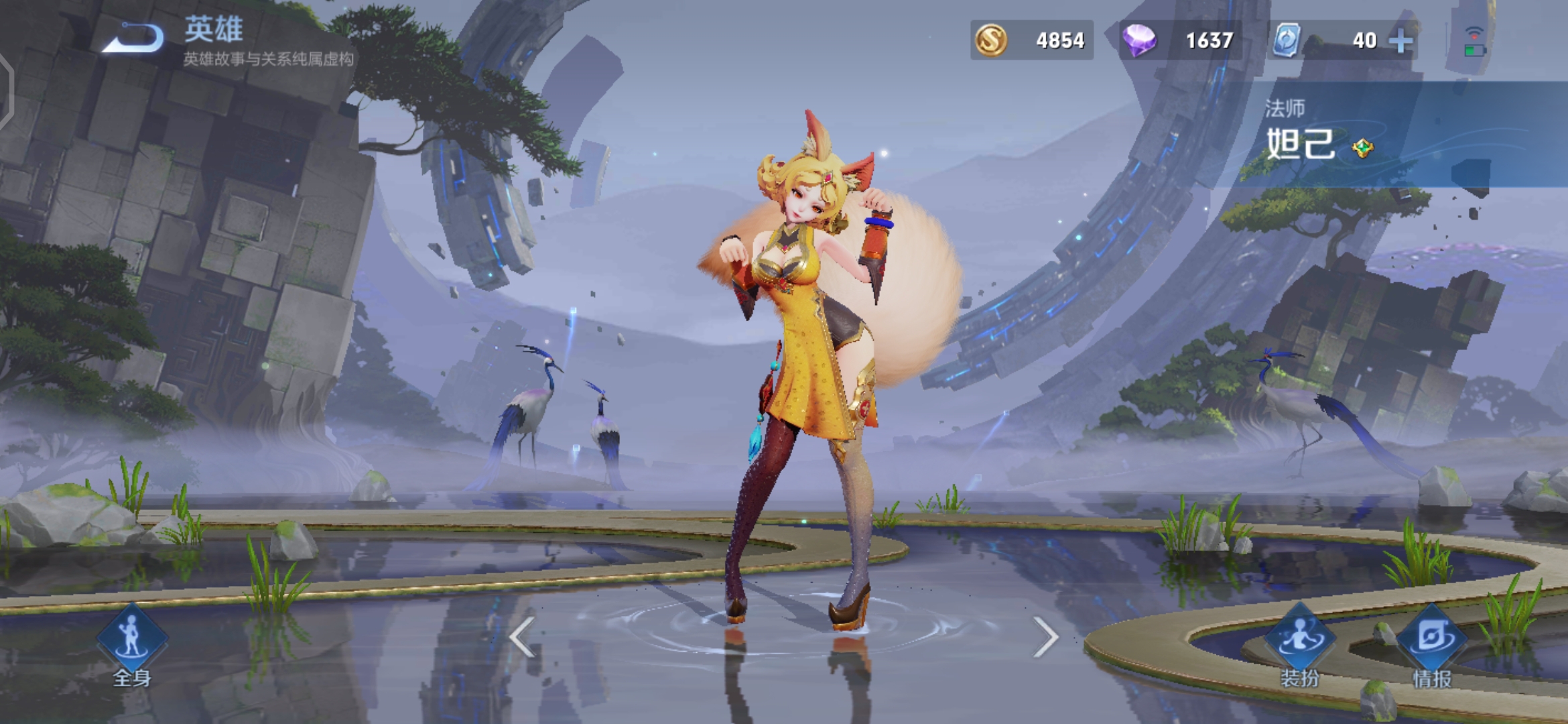The image size is (1568, 724).
Task: Tap the purple diamond currency icon
Action: point(1138,40)
